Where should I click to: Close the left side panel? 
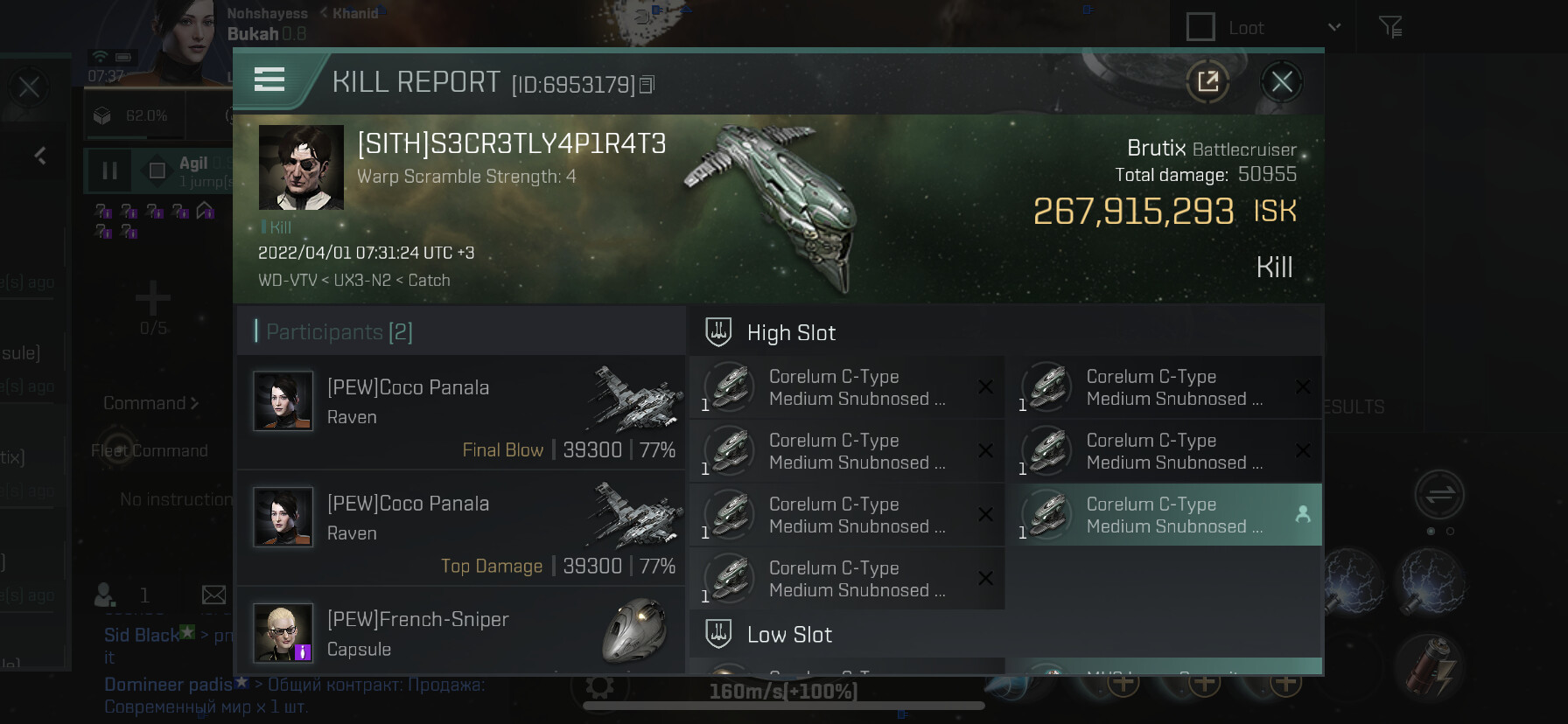tap(29, 87)
